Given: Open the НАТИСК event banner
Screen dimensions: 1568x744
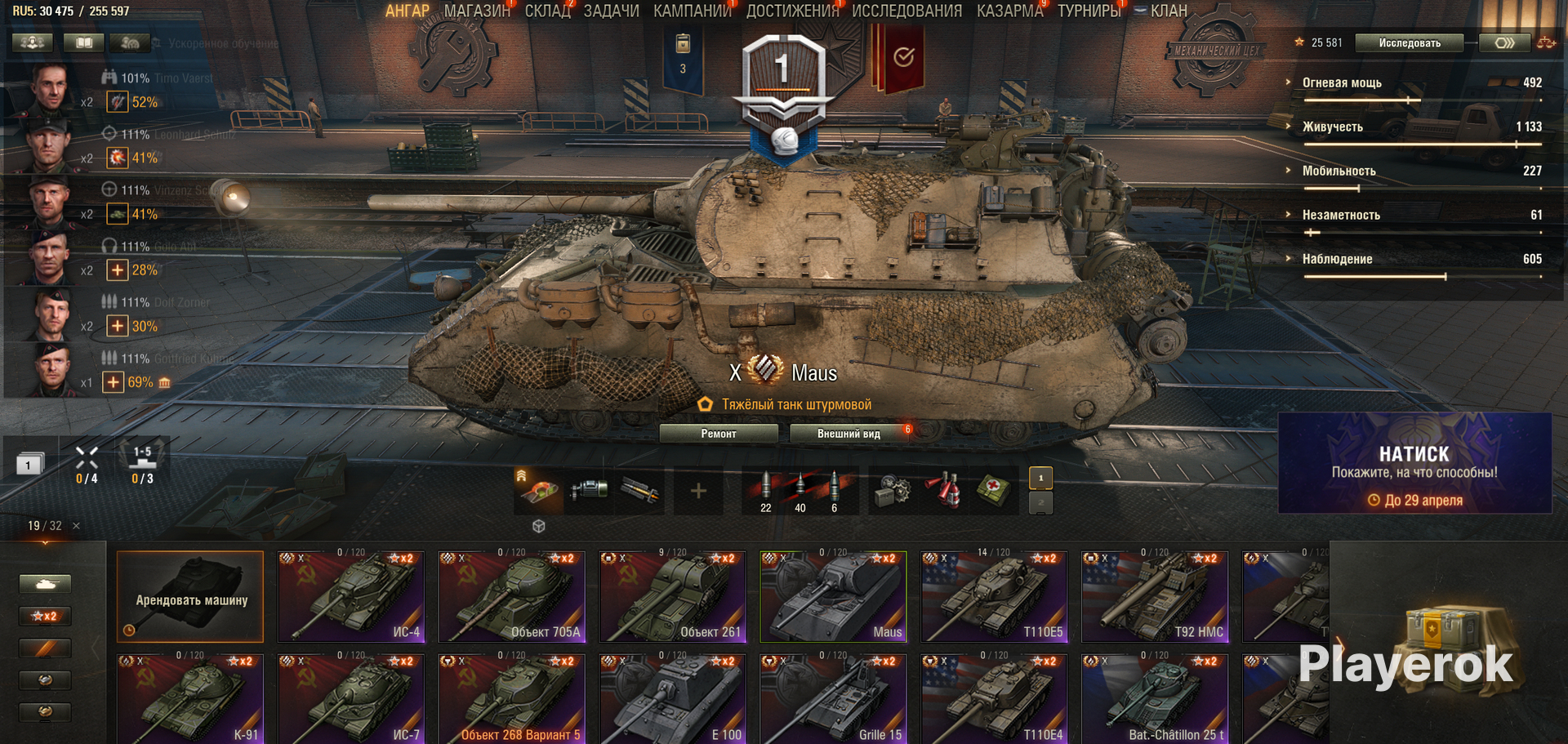Looking at the screenshot, I should click(1414, 463).
